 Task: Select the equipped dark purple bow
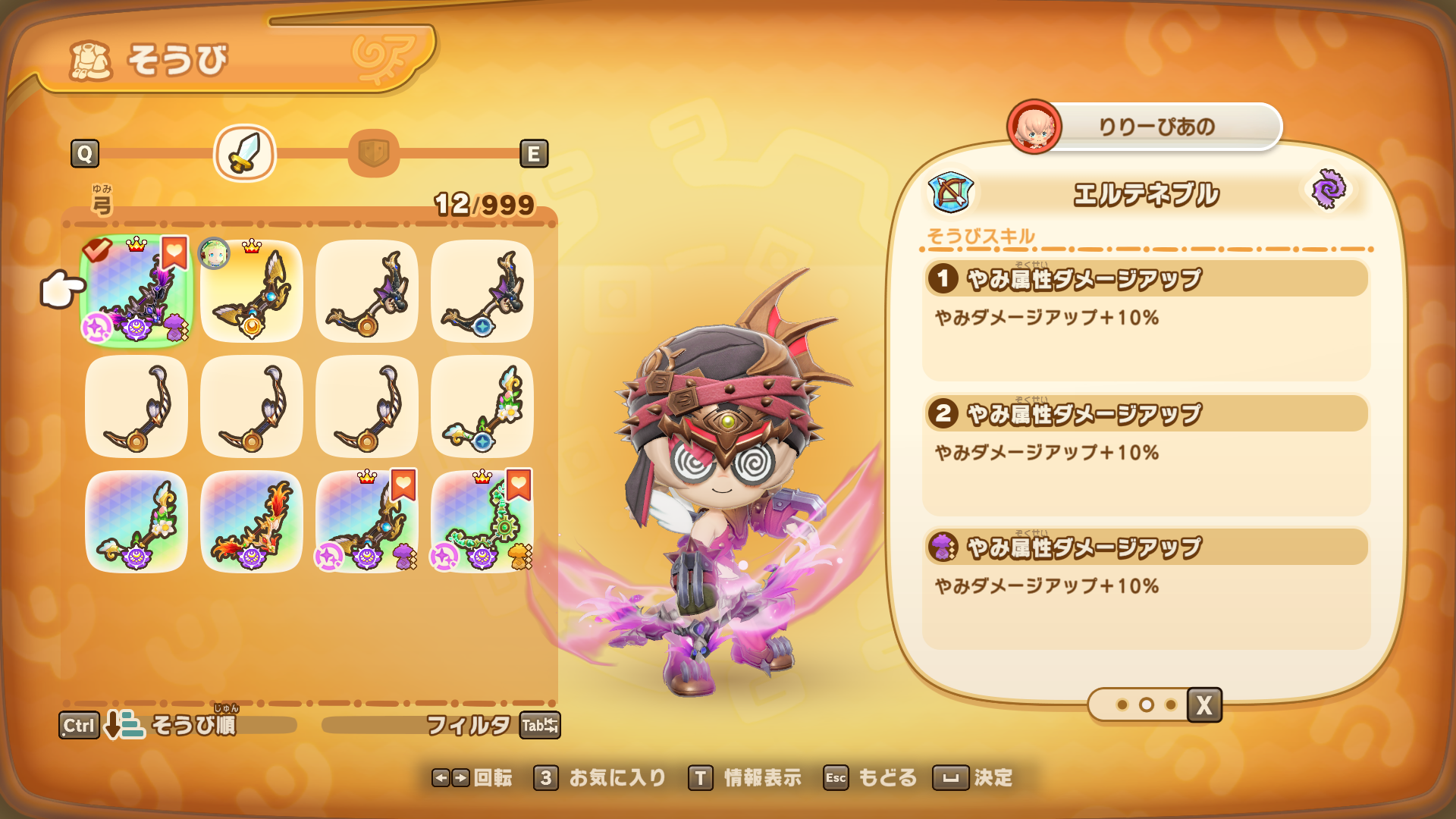tap(136, 291)
